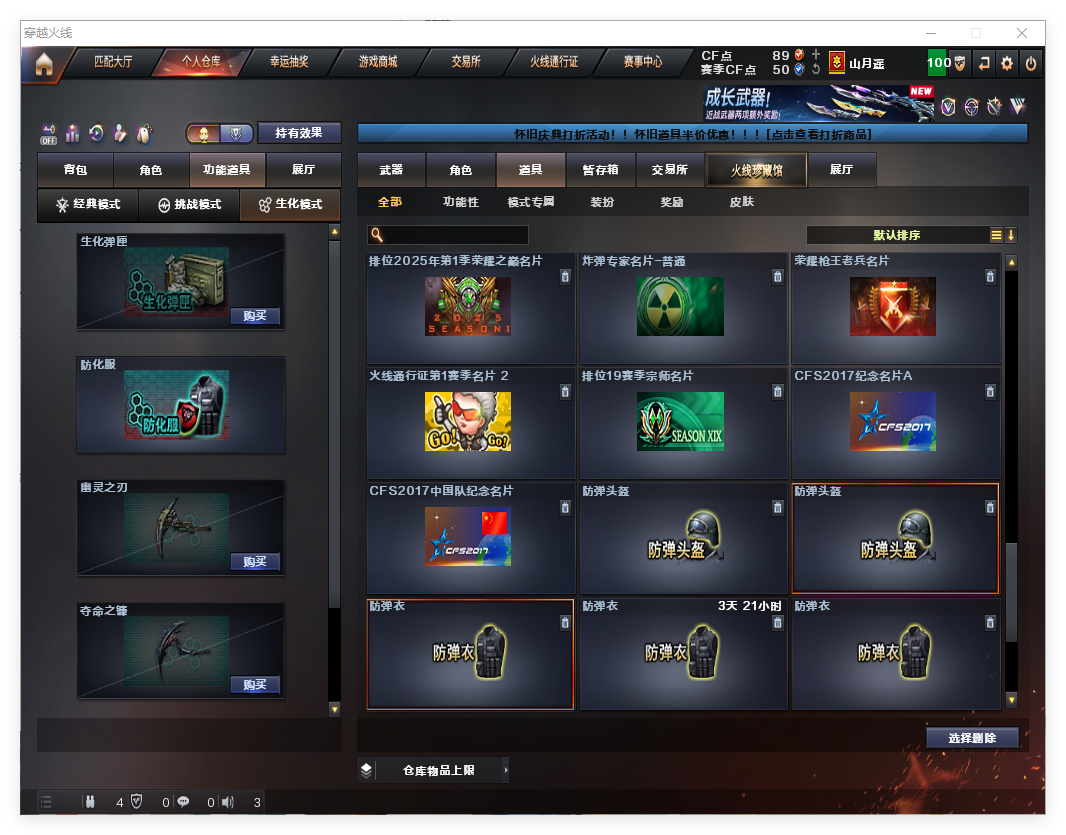
Task: Open the 幸运抽奖 lucky draw page
Action: point(289,62)
